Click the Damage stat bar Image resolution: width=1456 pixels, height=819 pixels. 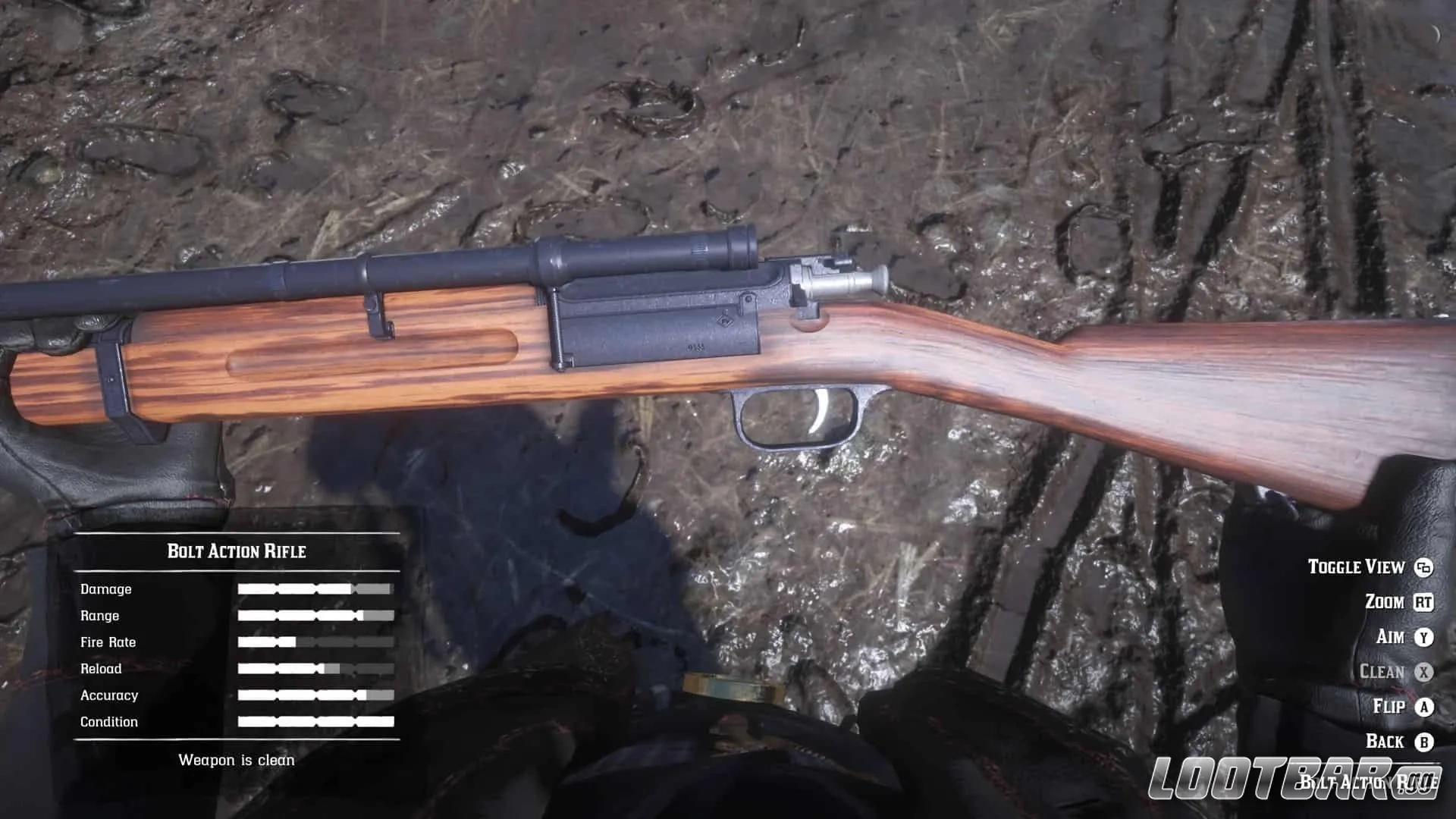[315, 589]
